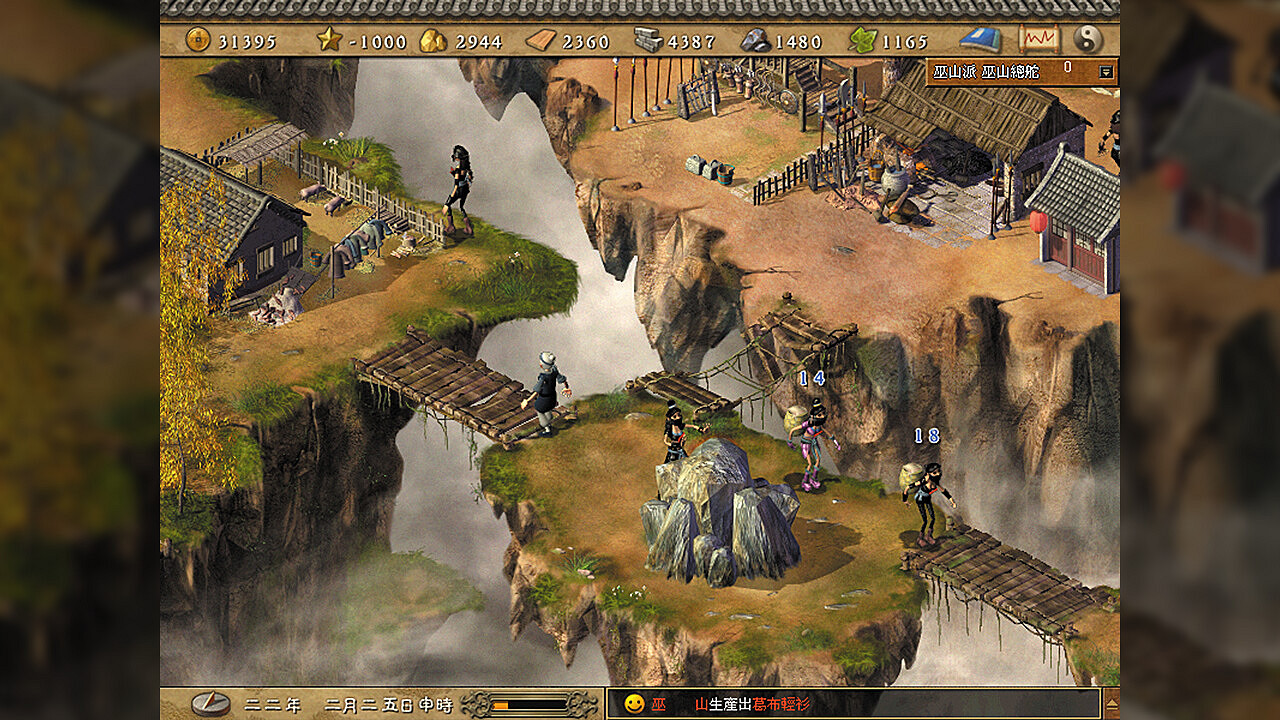Expand the 巫山派 巫山總舵 dropdown arrow

(x=1105, y=72)
